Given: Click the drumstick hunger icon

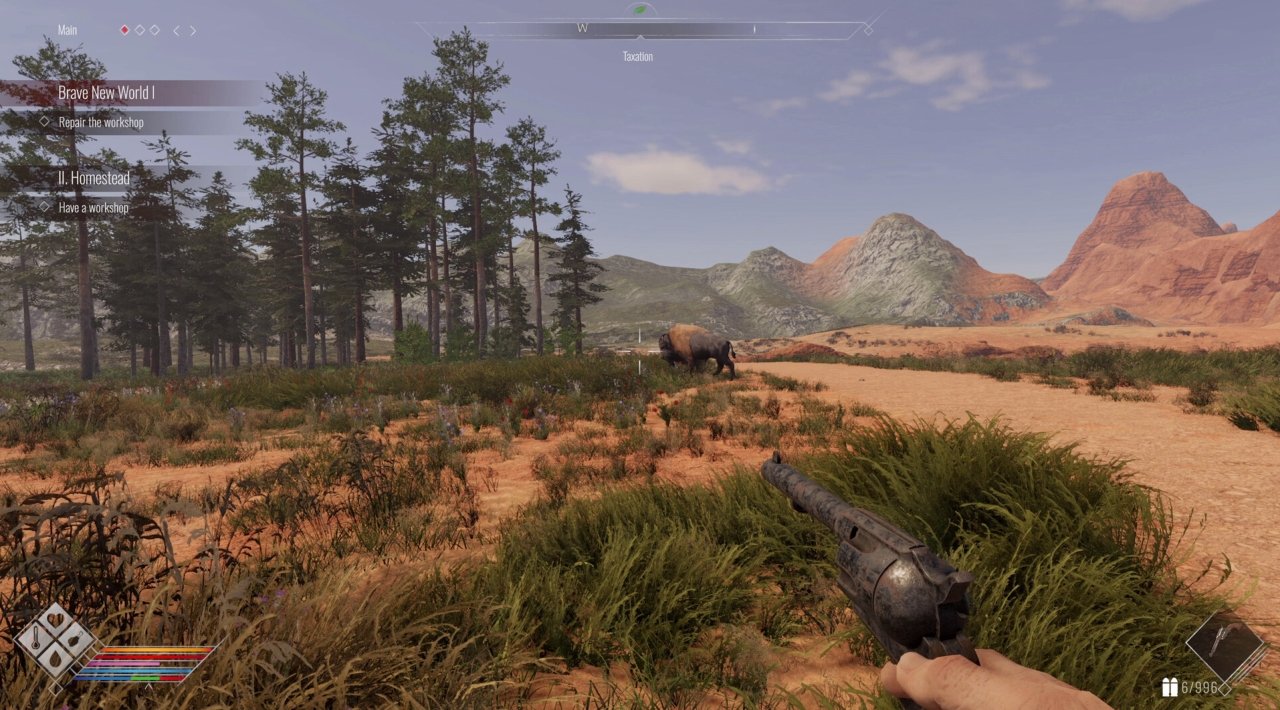Looking at the screenshot, I should click(76, 640).
